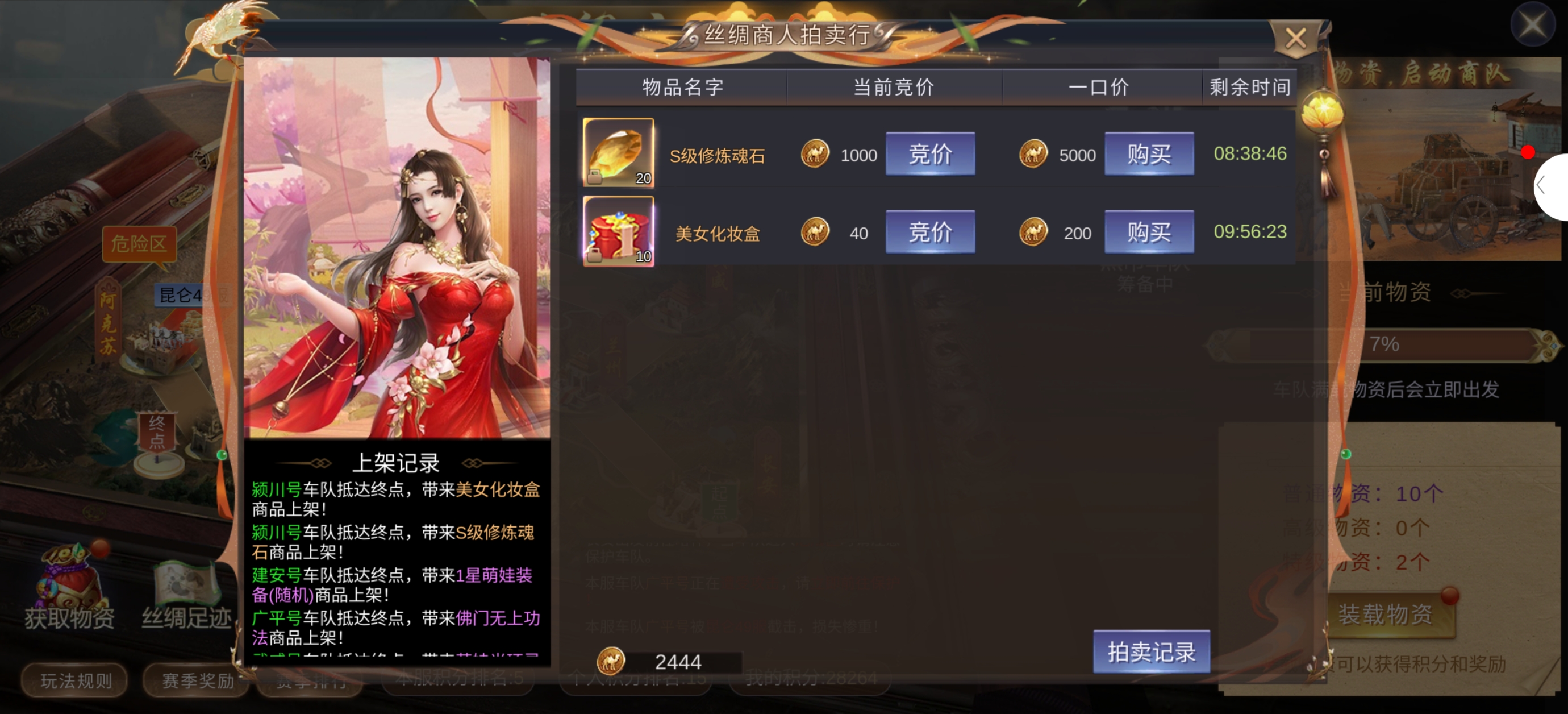
Task: Buy S级修炼魂石 at the 5000 buyout price
Action: (1148, 154)
